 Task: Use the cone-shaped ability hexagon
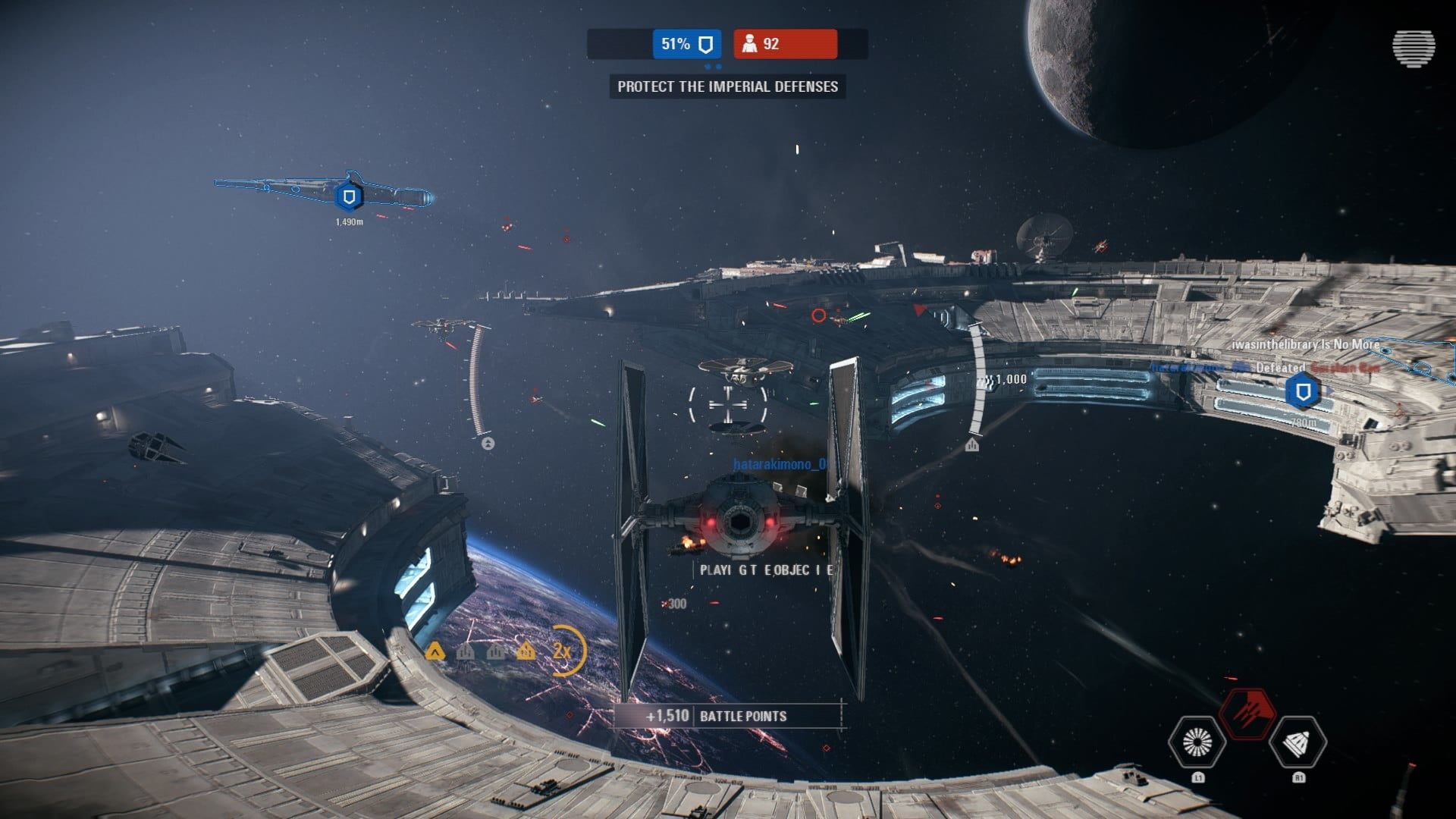[1298, 743]
